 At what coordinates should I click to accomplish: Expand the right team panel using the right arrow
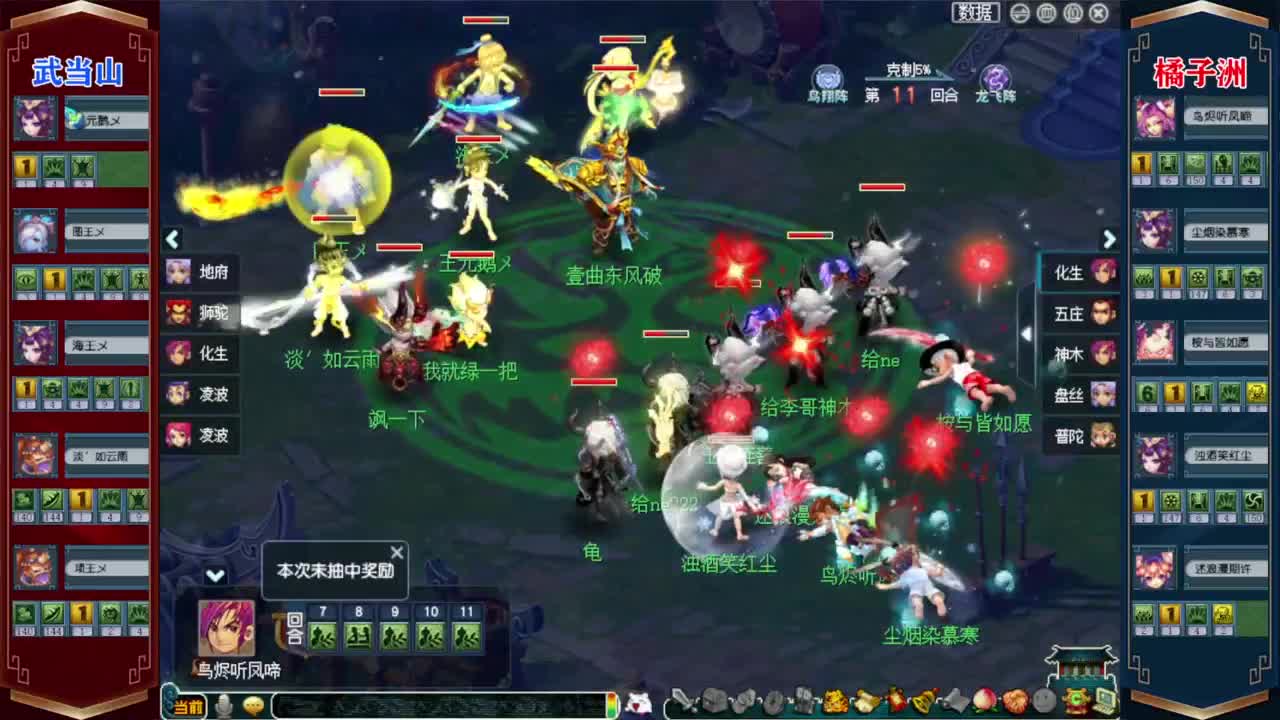[x=1108, y=240]
